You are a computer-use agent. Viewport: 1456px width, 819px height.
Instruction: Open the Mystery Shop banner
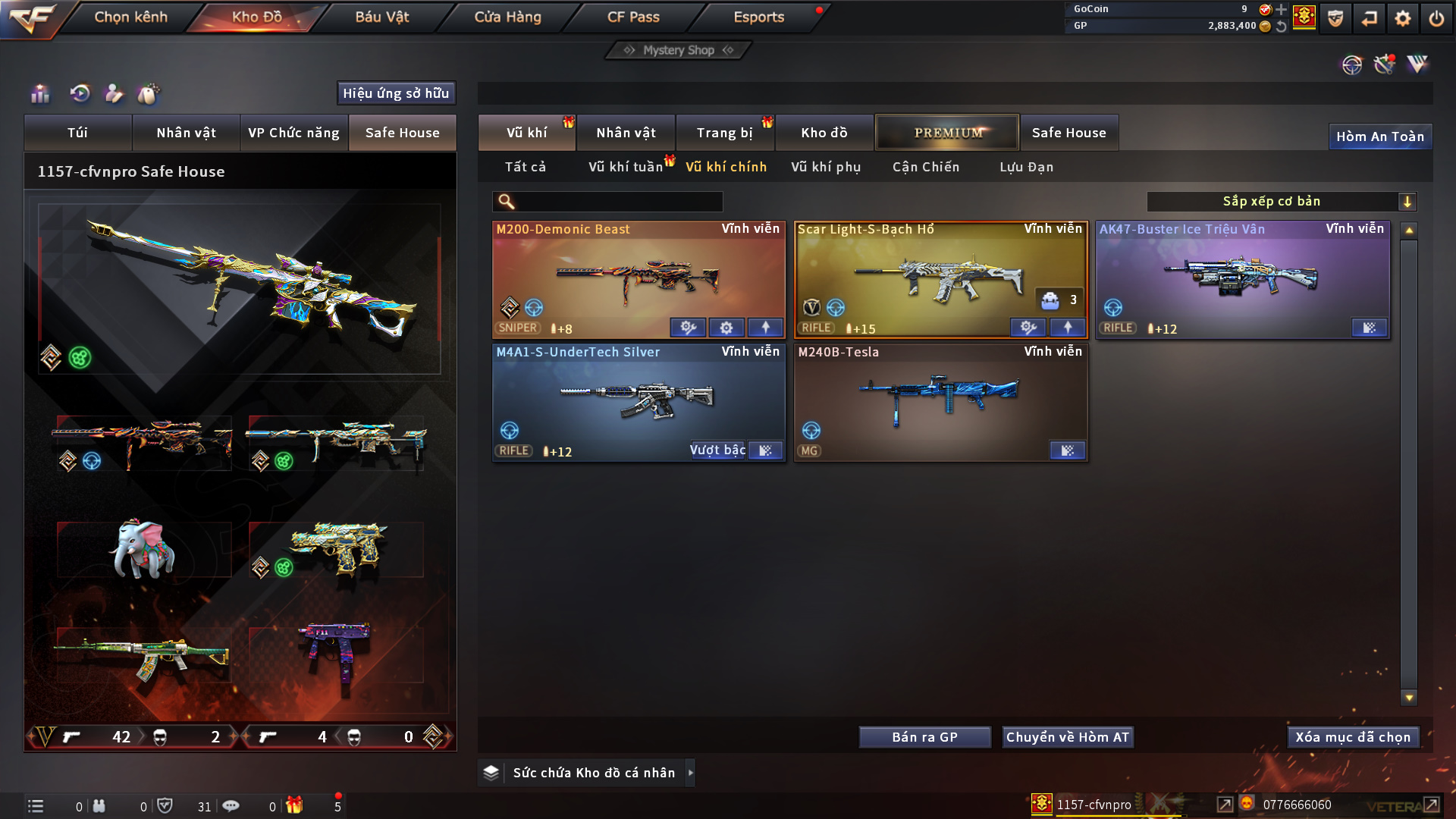coord(678,50)
